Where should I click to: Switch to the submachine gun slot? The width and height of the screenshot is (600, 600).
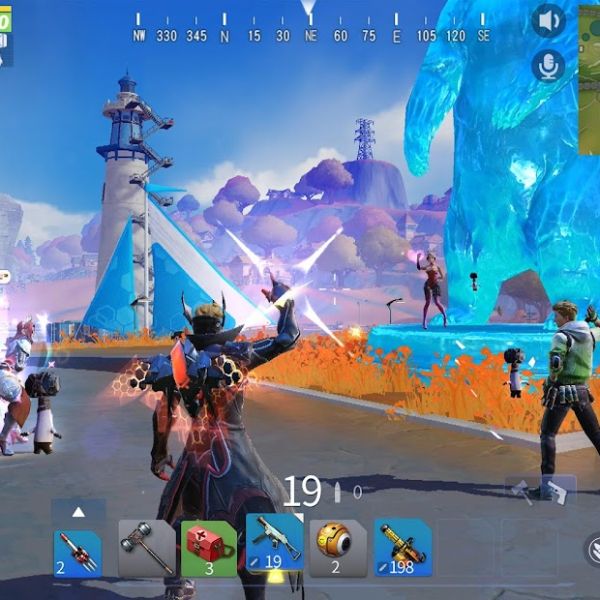tap(273, 547)
